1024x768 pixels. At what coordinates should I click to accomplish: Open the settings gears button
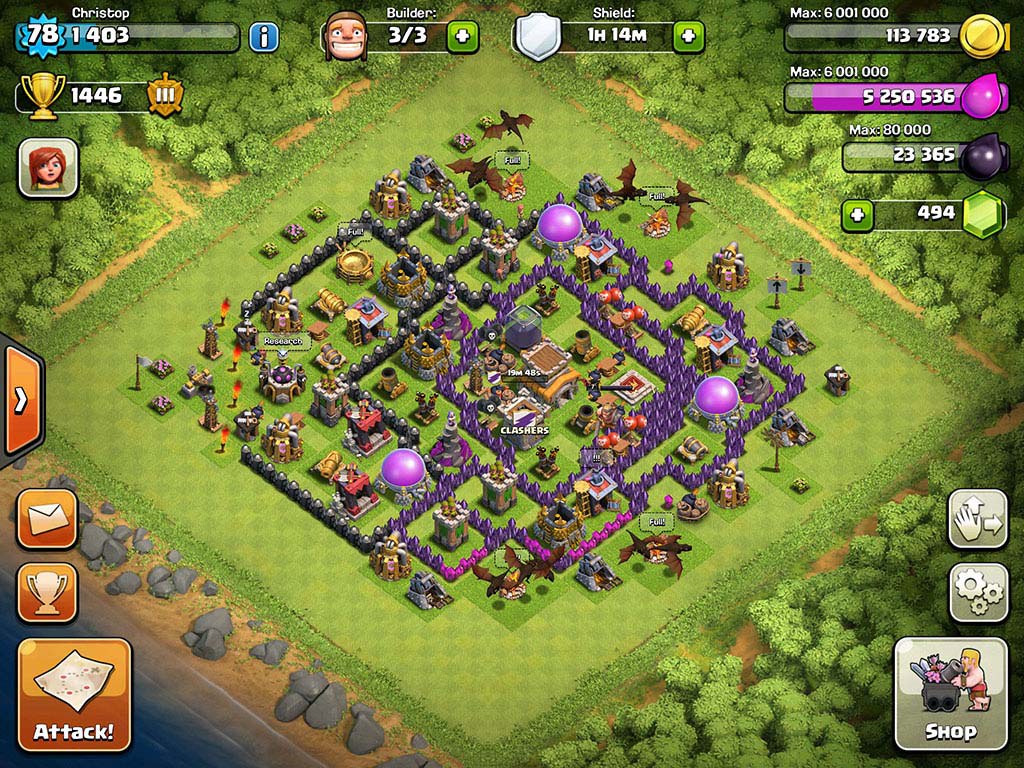coord(977,592)
